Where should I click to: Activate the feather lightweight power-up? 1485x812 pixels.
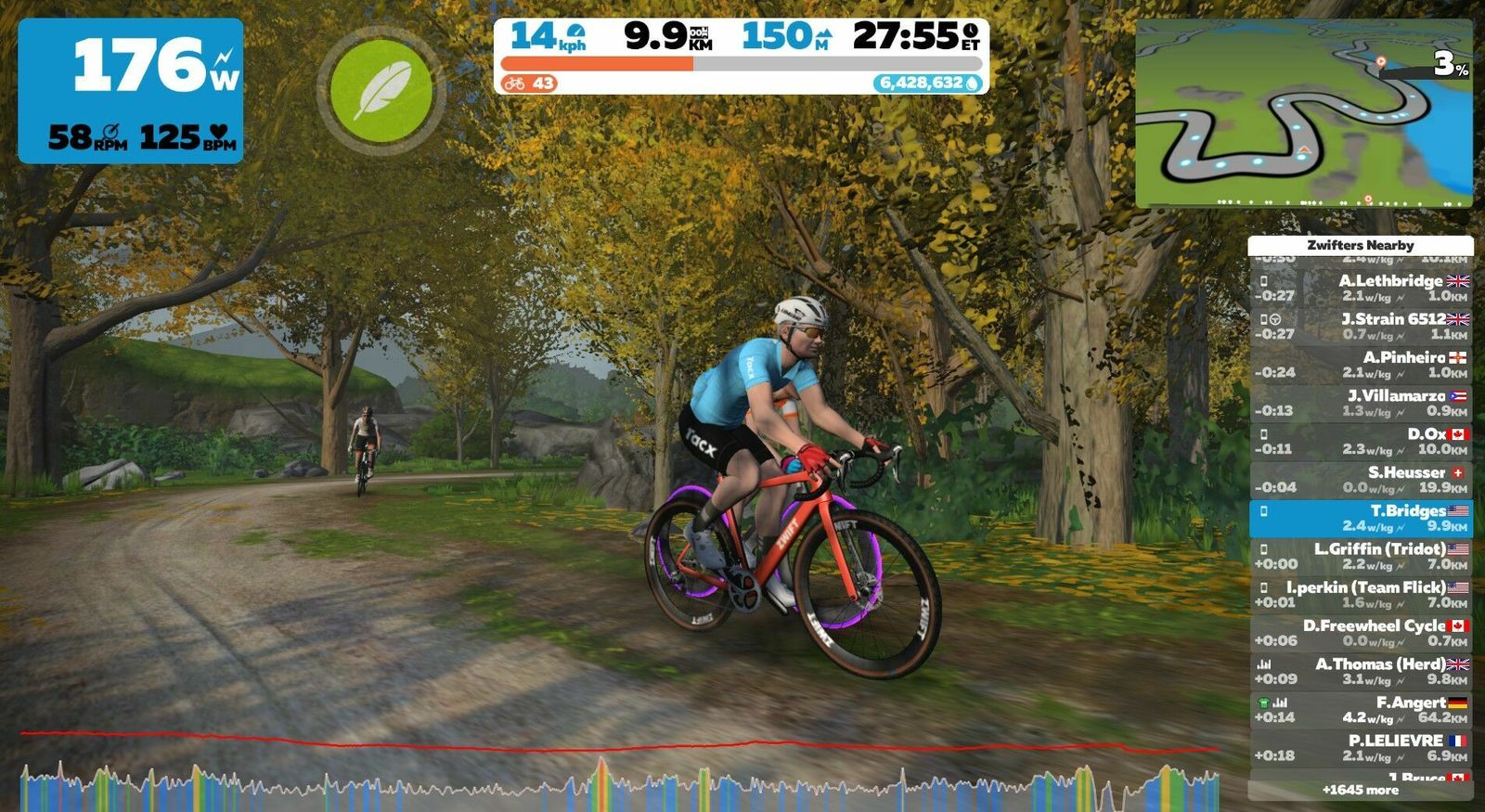point(381,90)
